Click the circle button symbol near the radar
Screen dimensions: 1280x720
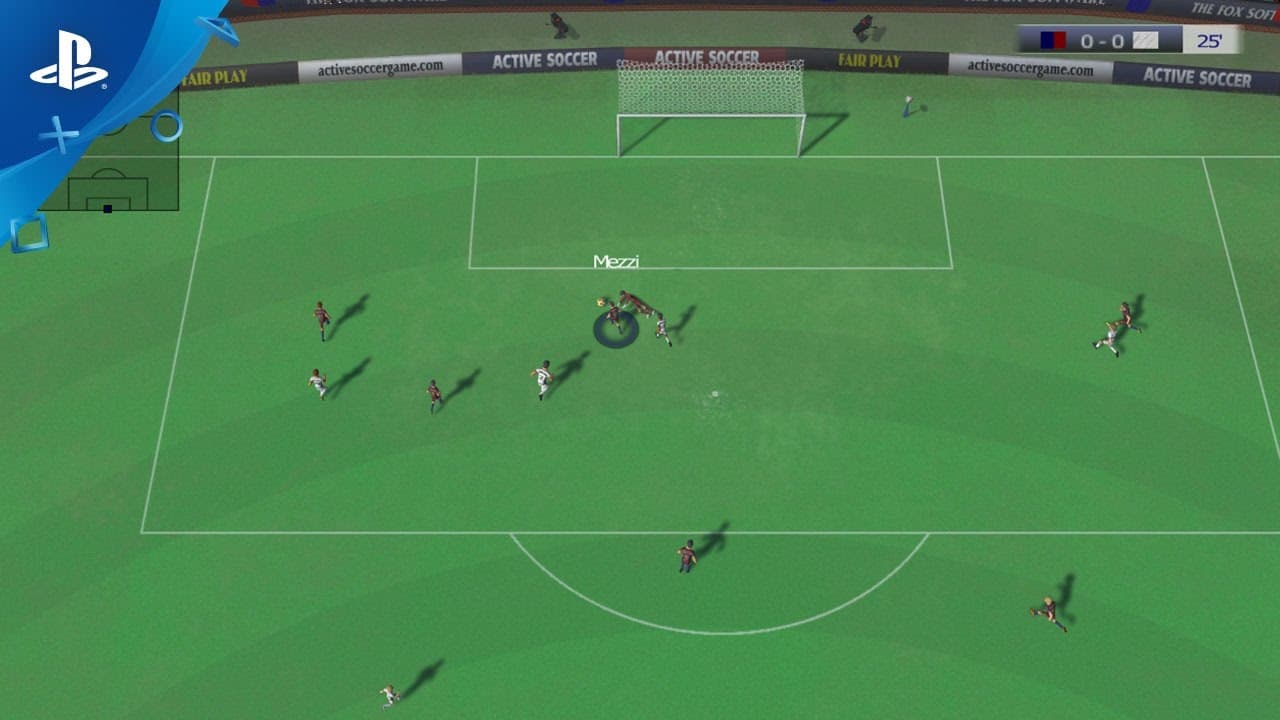[x=166, y=125]
